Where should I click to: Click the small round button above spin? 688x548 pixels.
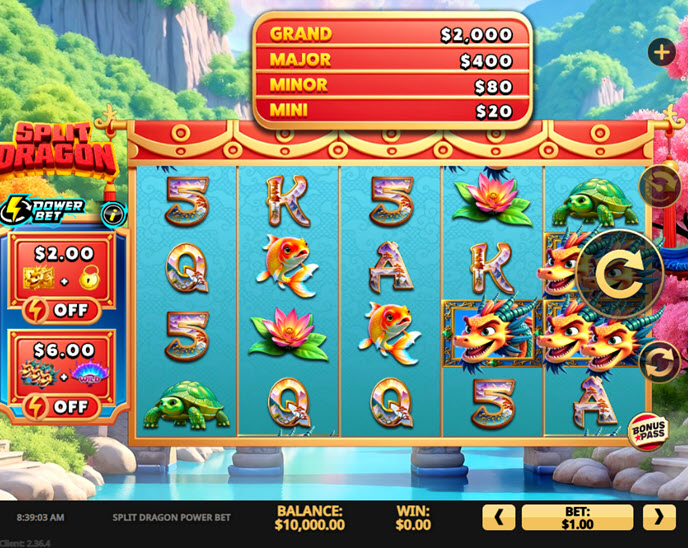click(660, 186)
